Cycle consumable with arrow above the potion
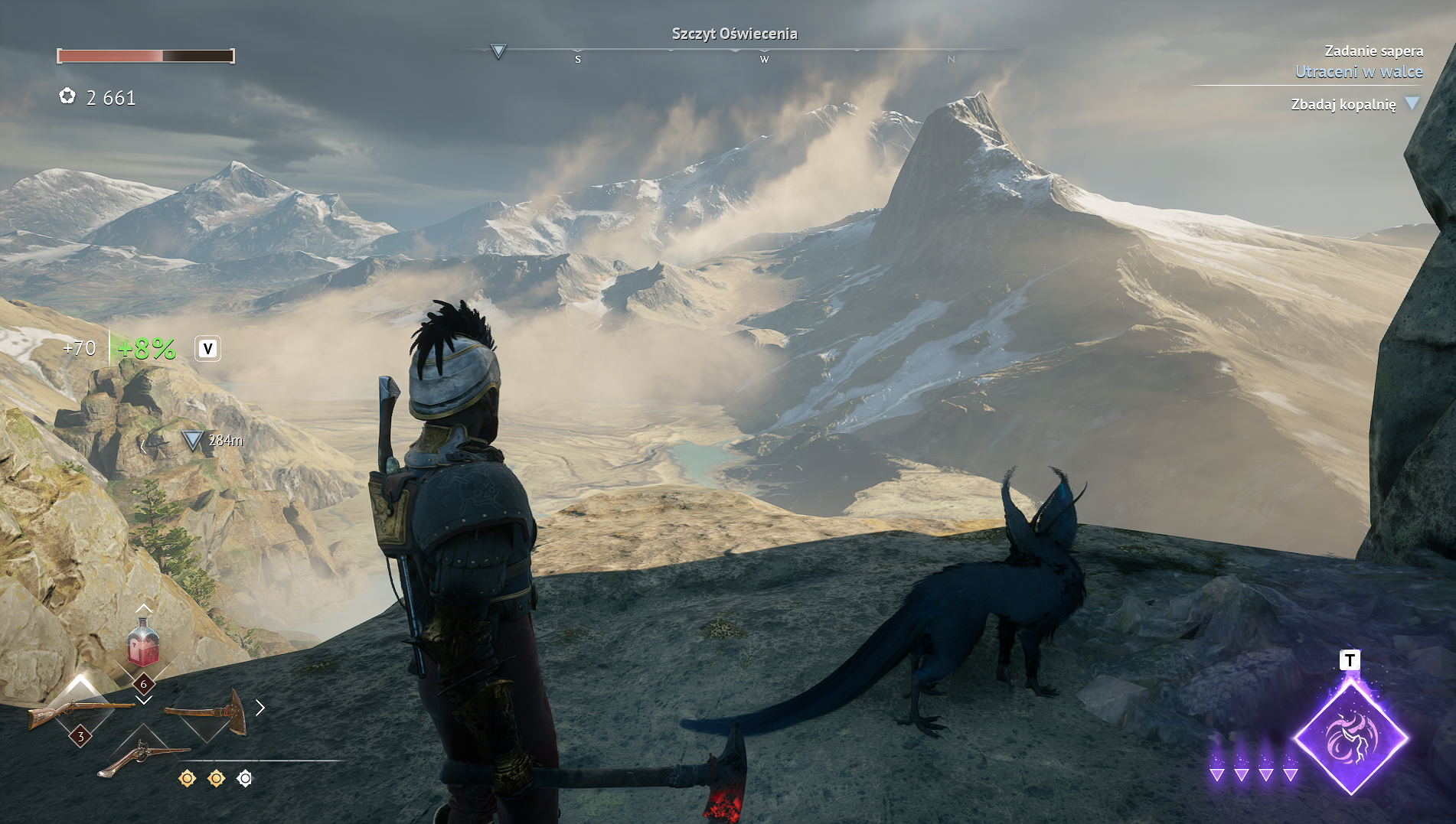Viewport: 1456px width, 824px height. pos(143,608)
